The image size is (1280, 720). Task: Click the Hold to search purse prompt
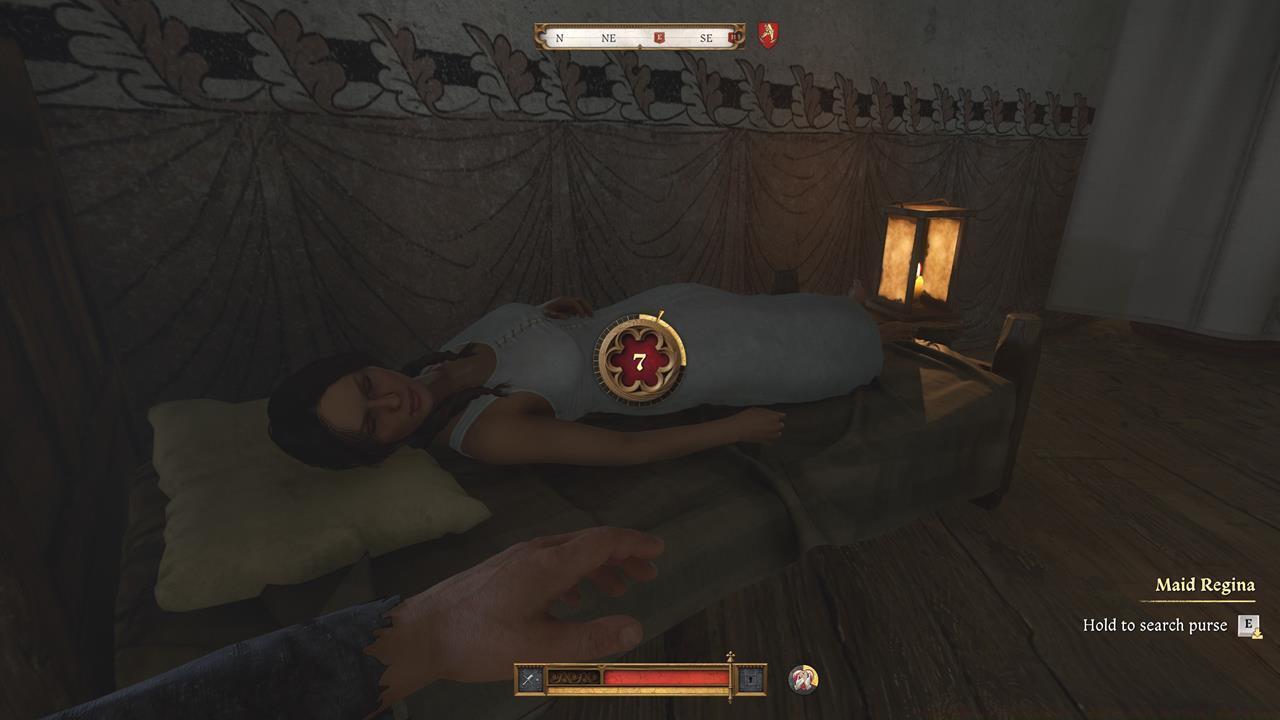click(x=1155, y=625)
